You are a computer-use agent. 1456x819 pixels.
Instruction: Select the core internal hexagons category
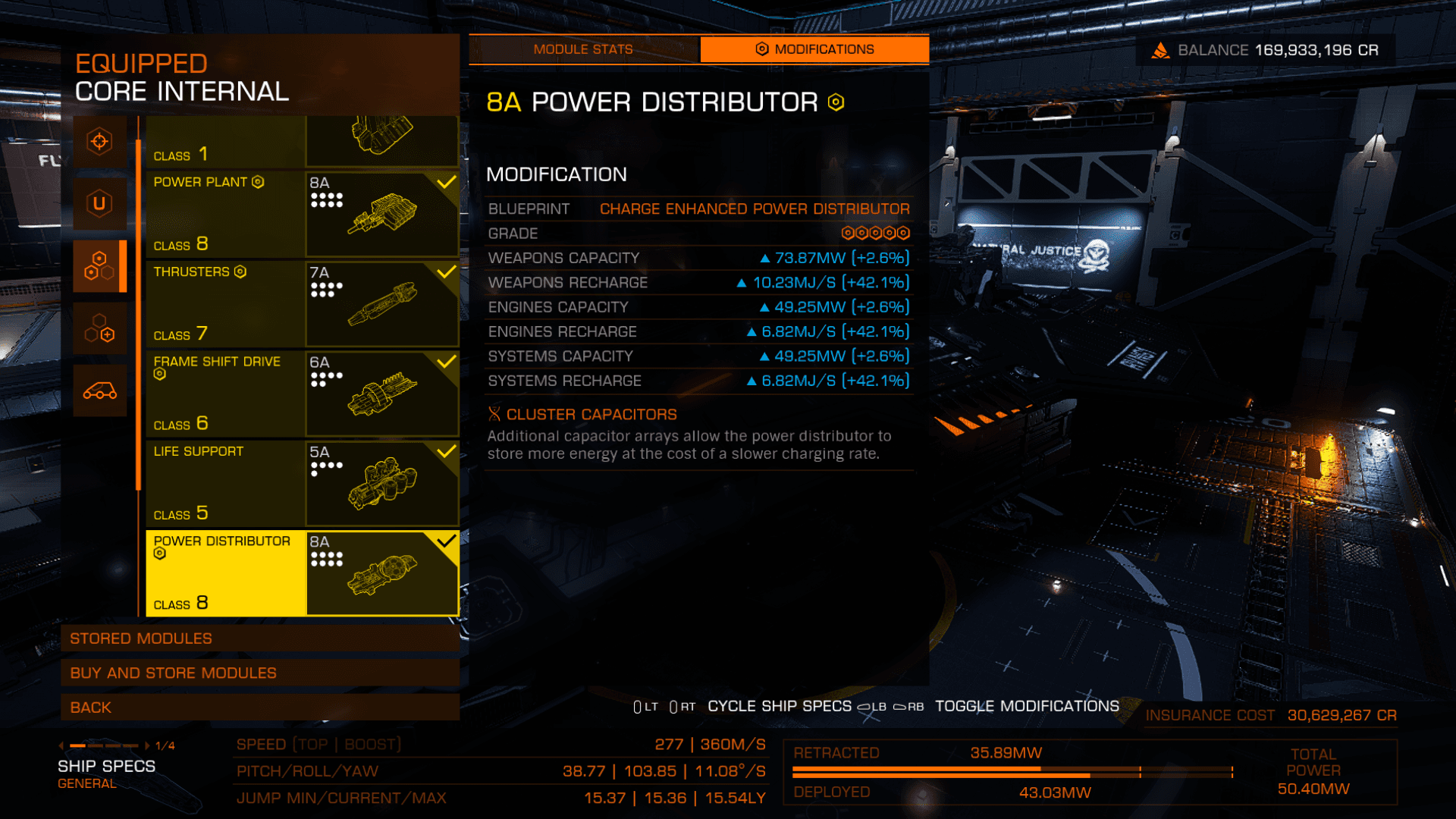[99, 265]
